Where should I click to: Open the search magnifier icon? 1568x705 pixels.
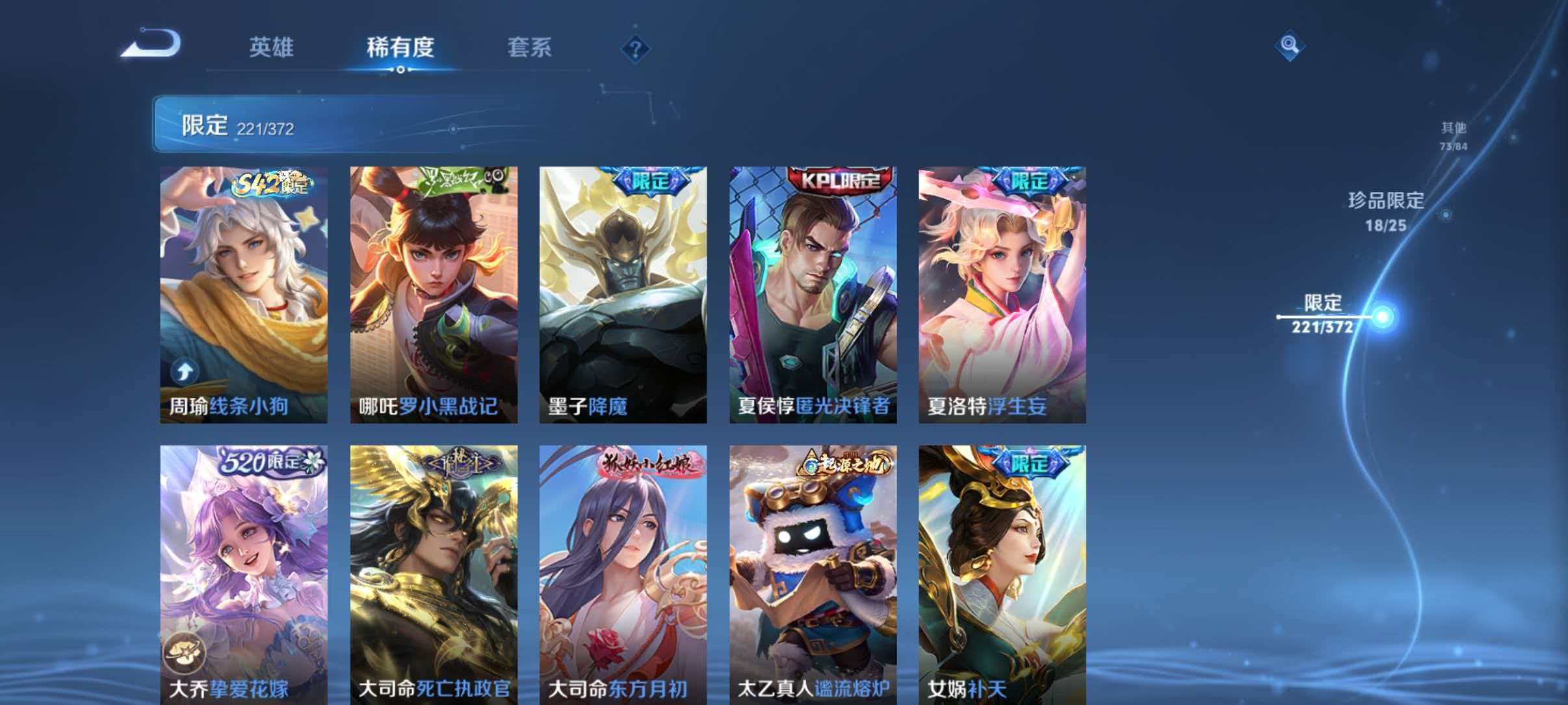tap(1290, 46)
